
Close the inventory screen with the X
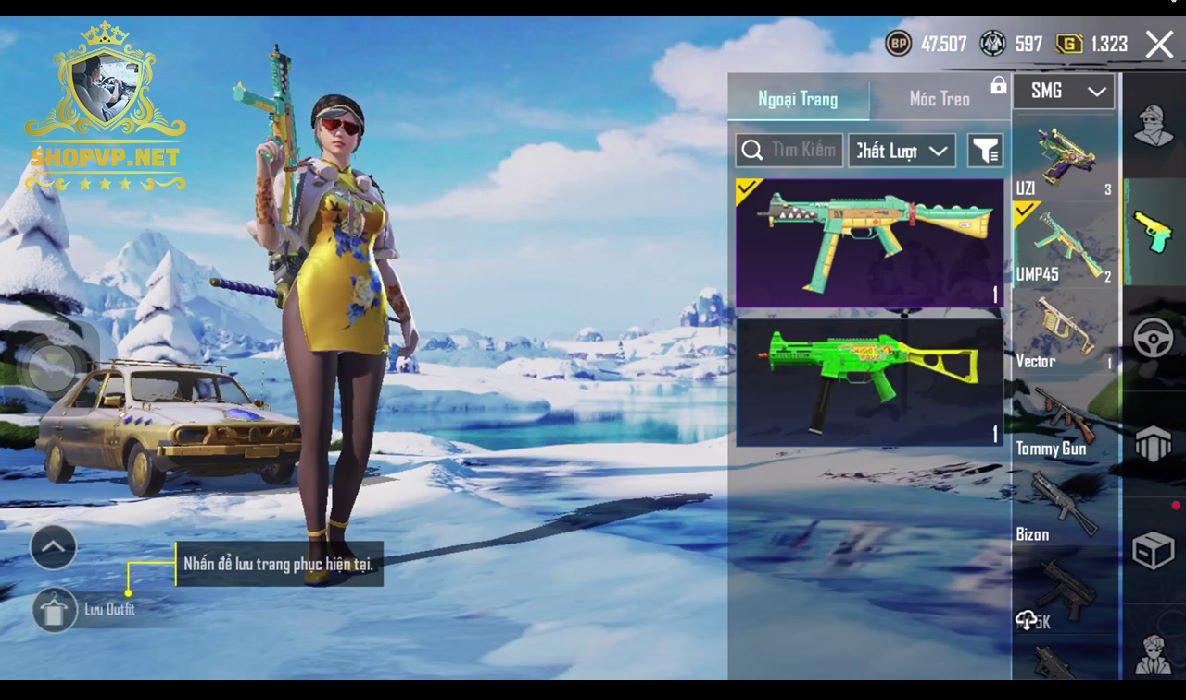(1159, 44)
